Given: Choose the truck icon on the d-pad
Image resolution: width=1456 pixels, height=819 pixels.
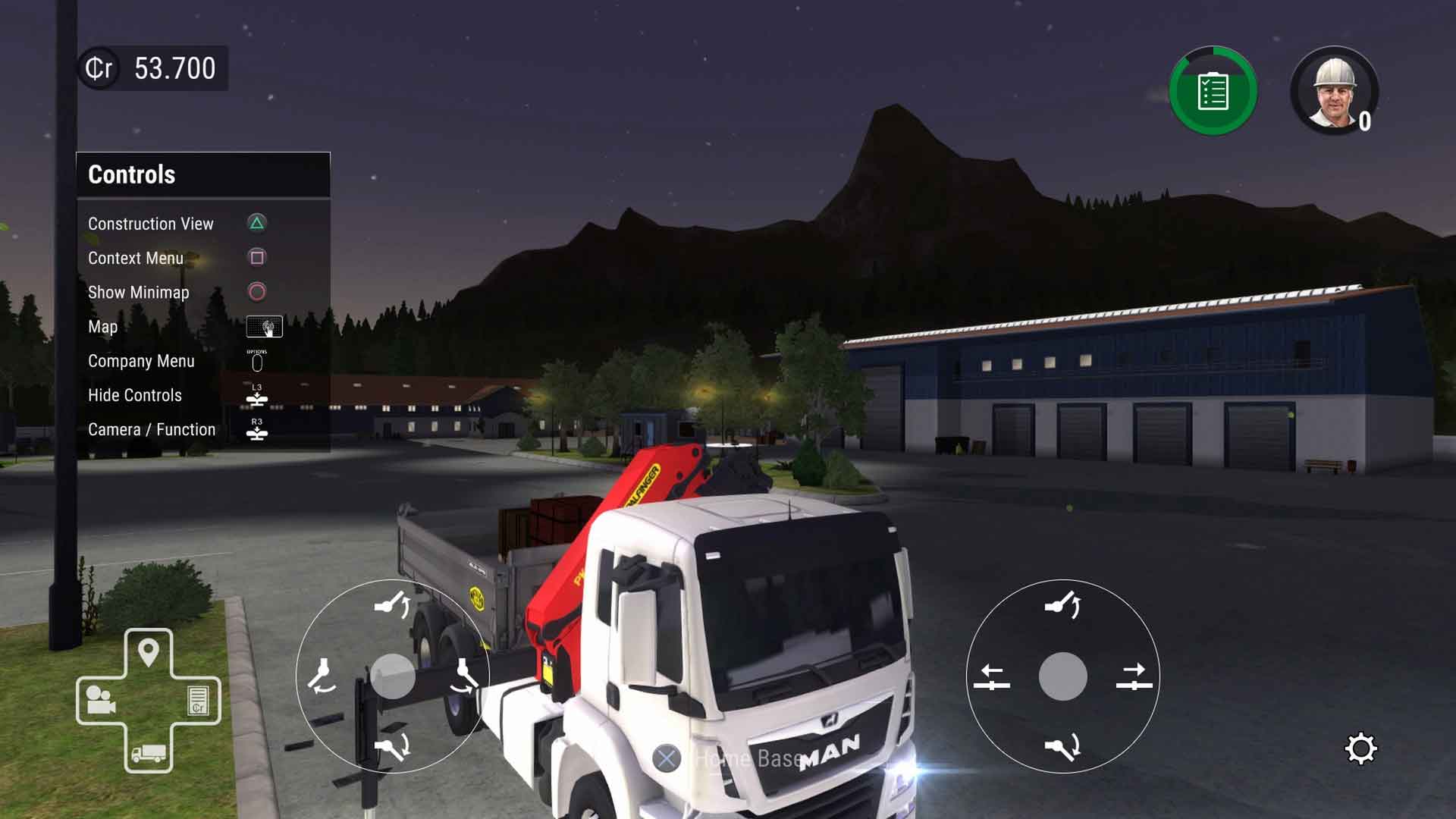Looking at the screenshot, I should tap(149, 752).
